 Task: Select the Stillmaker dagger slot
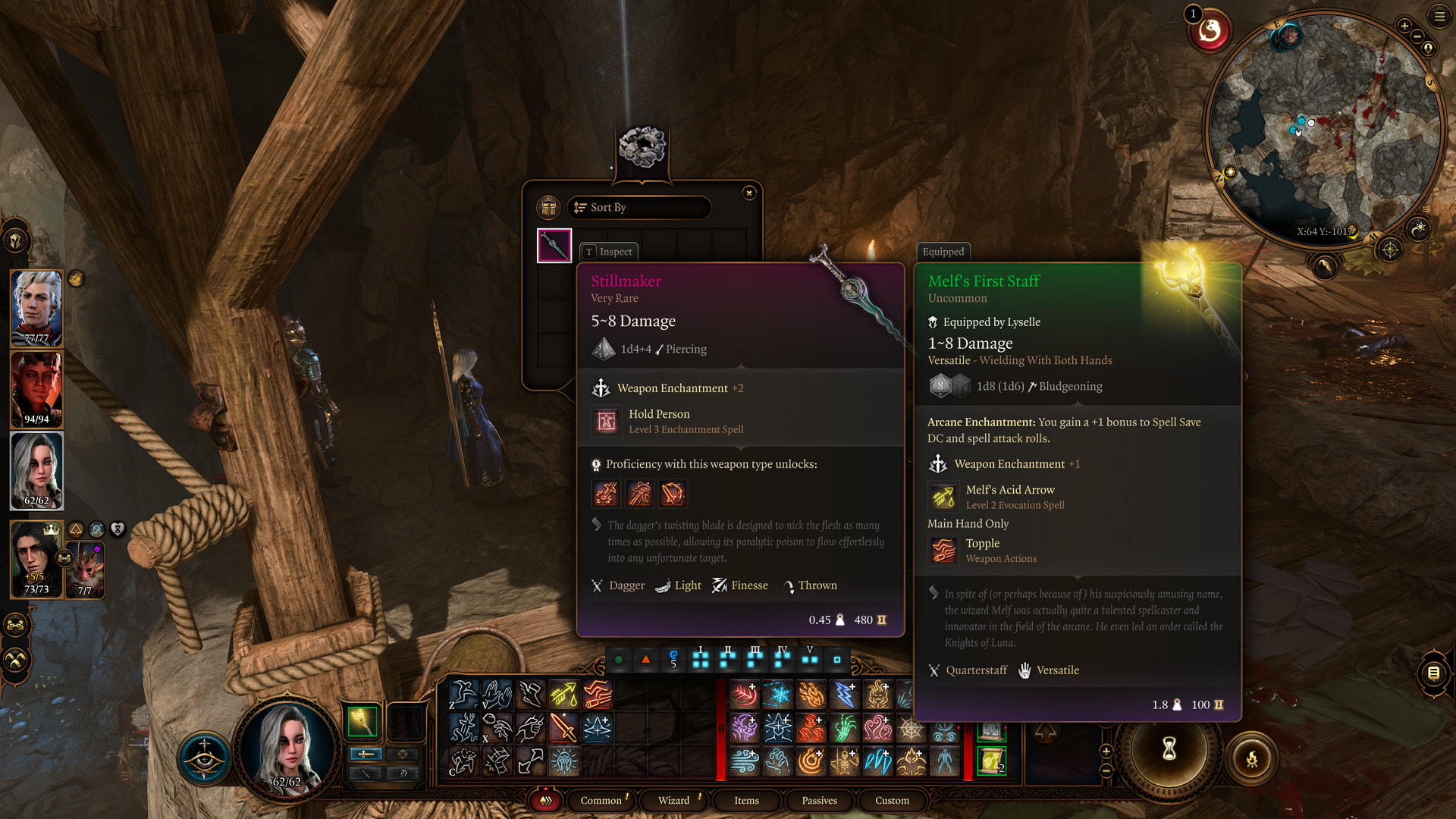[x=554, y=246]
